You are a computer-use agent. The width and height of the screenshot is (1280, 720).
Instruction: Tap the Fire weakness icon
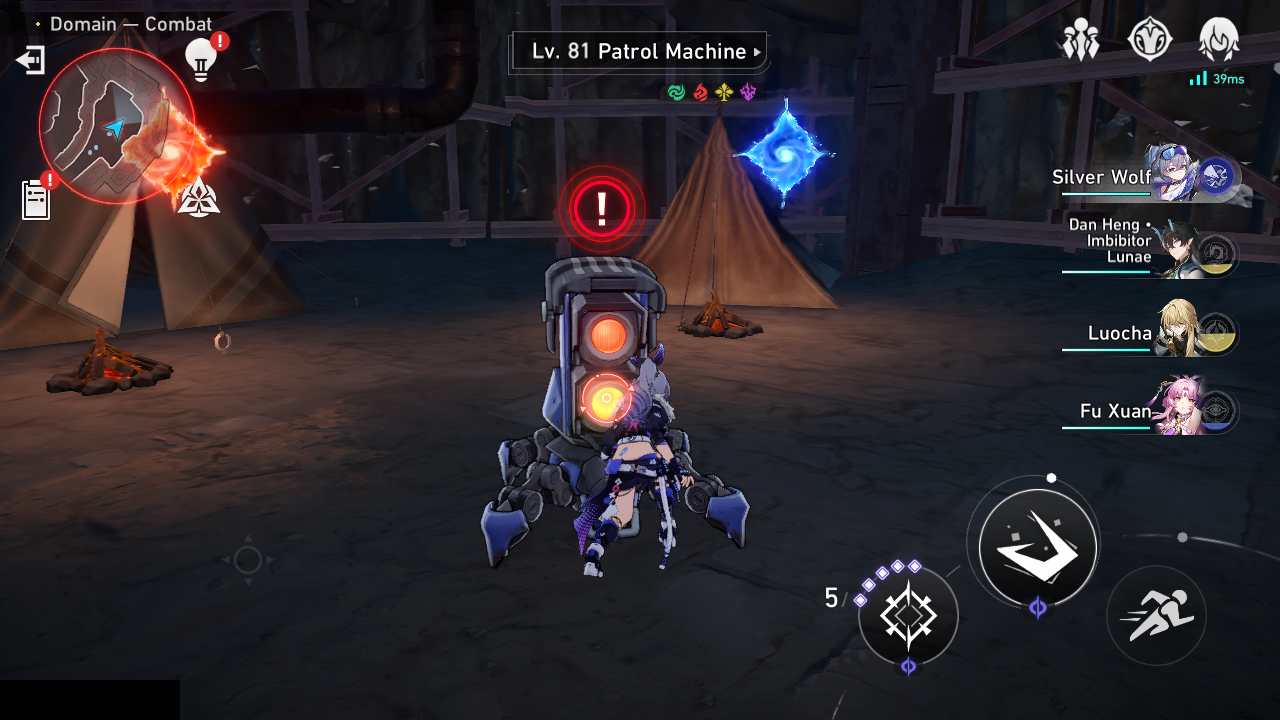tap(700, 92)
